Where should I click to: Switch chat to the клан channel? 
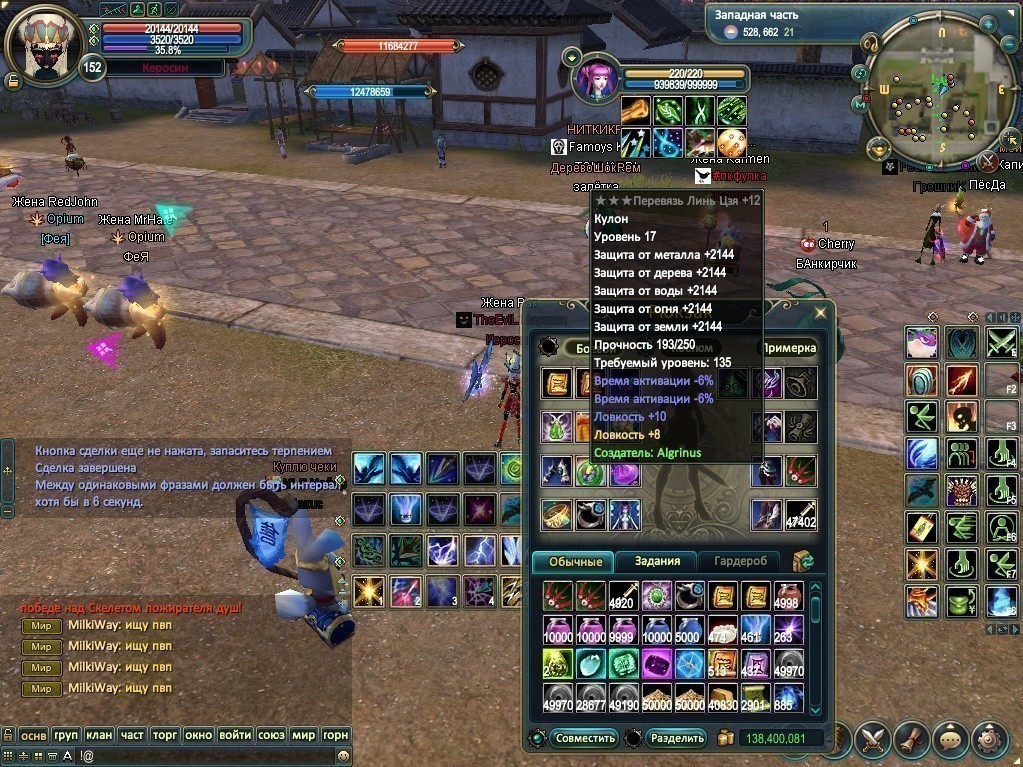pyautogui.click(x=99, y=735)
